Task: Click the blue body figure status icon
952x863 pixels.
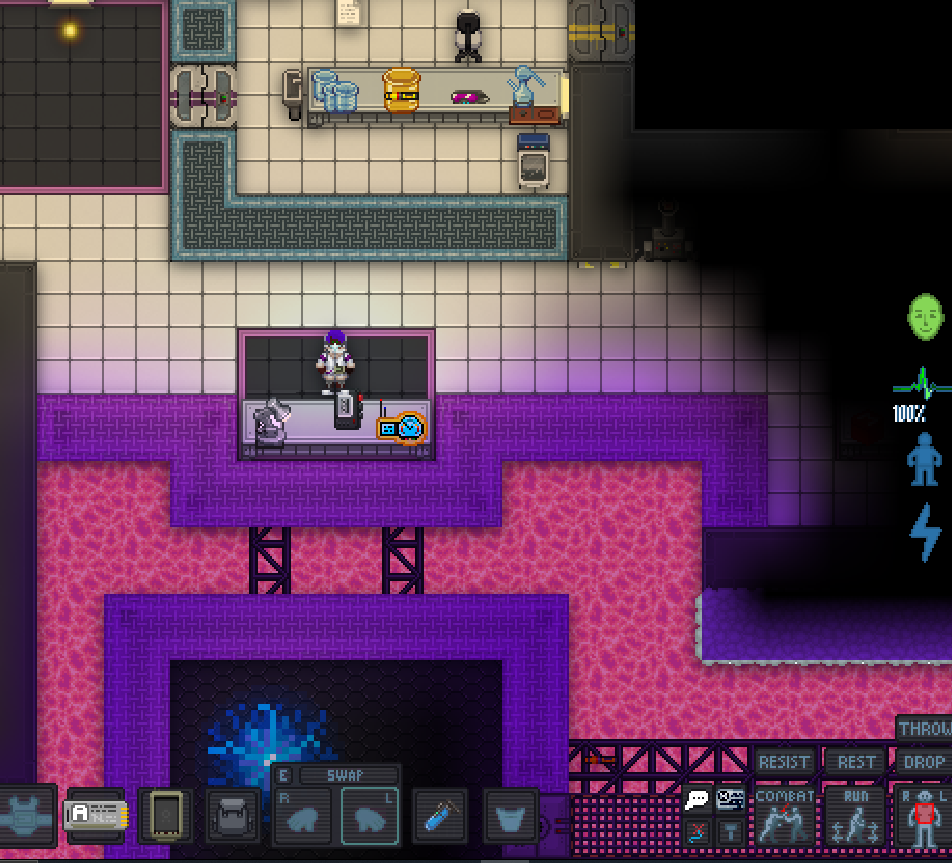Action: click(x=924, y=459)
